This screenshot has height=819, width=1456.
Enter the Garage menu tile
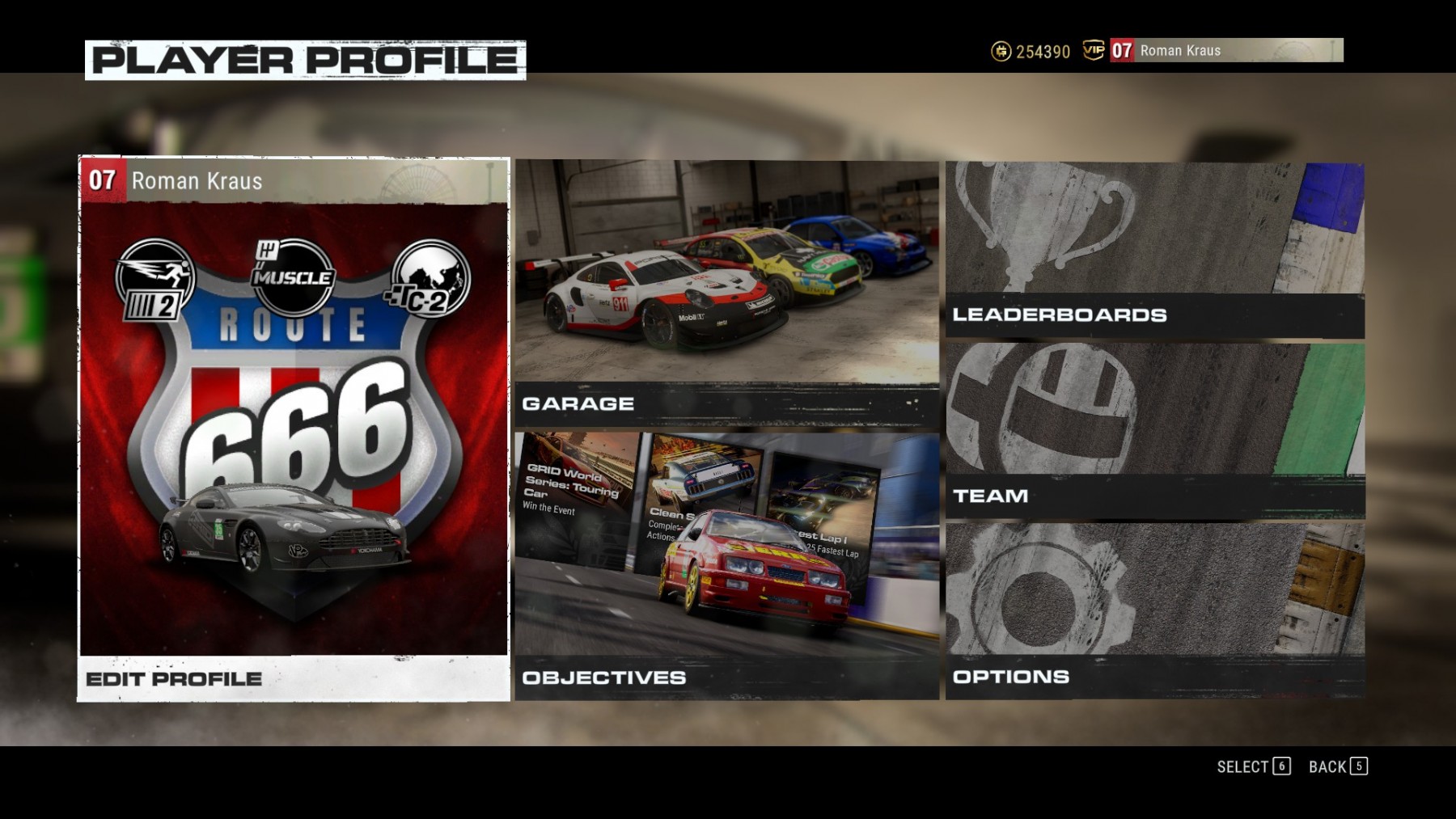[x=726, y=293]
